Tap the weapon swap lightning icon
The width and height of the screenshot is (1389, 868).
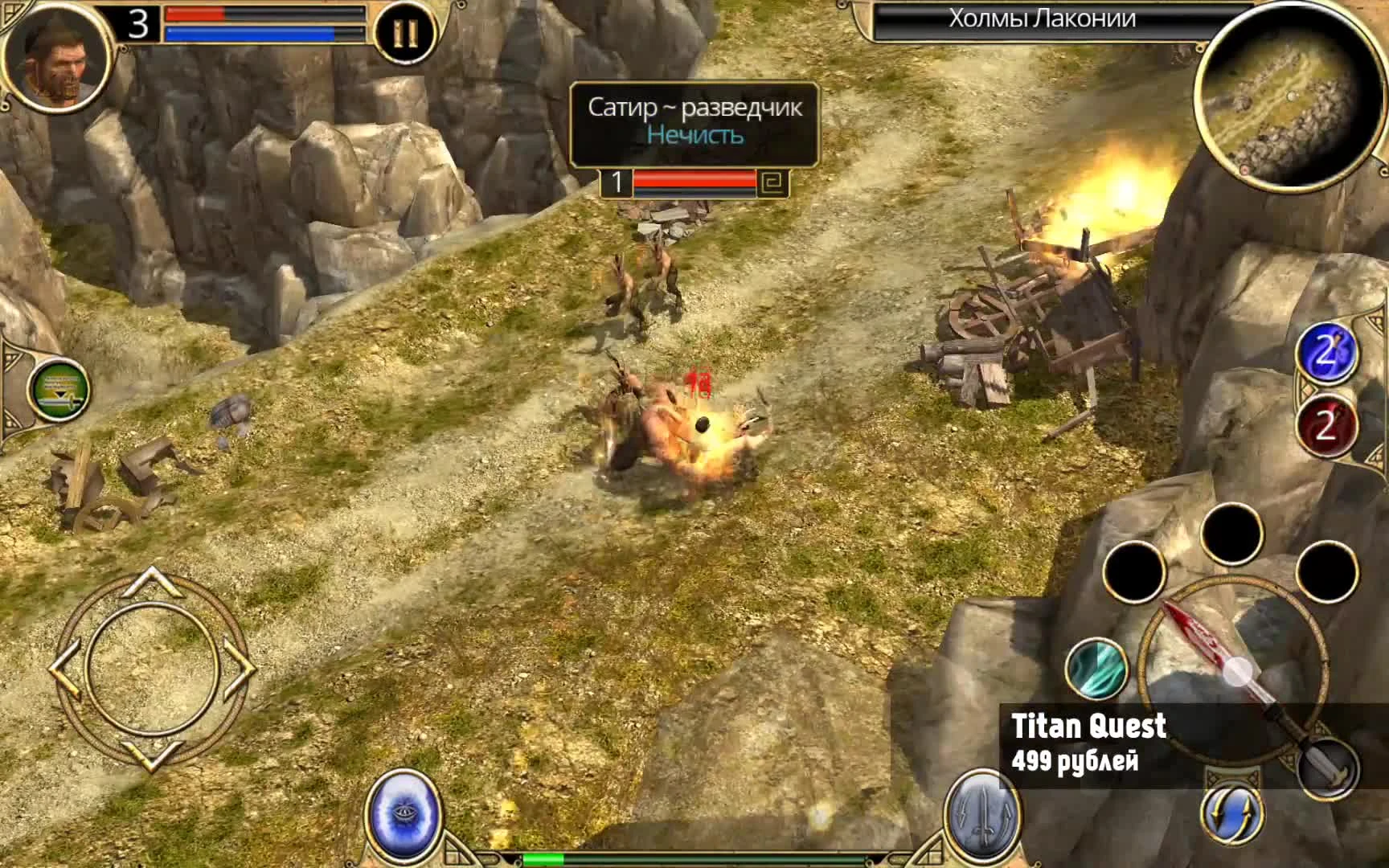pos(1235,813)
